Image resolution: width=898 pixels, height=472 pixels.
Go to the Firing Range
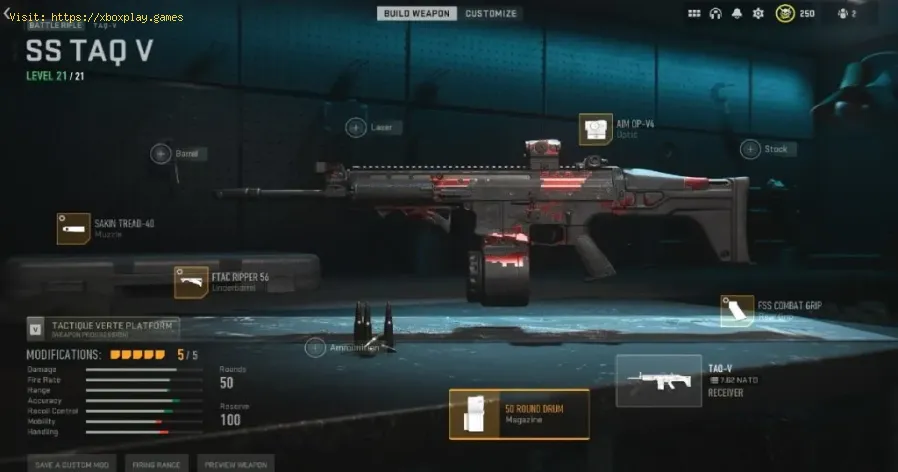tap(158, 464)
